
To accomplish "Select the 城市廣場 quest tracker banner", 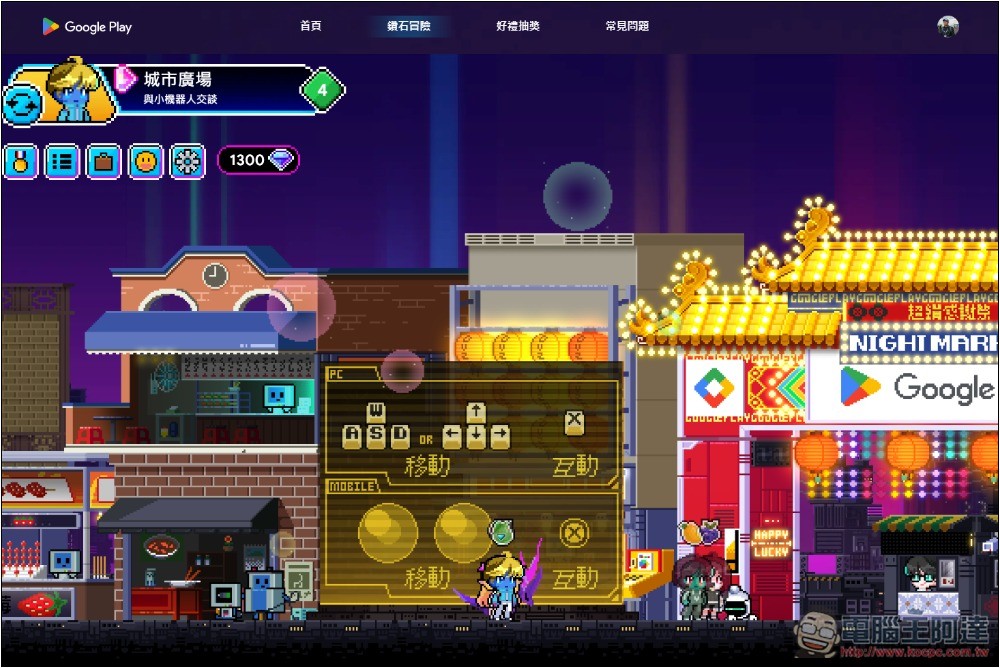I will pos(210,87).
